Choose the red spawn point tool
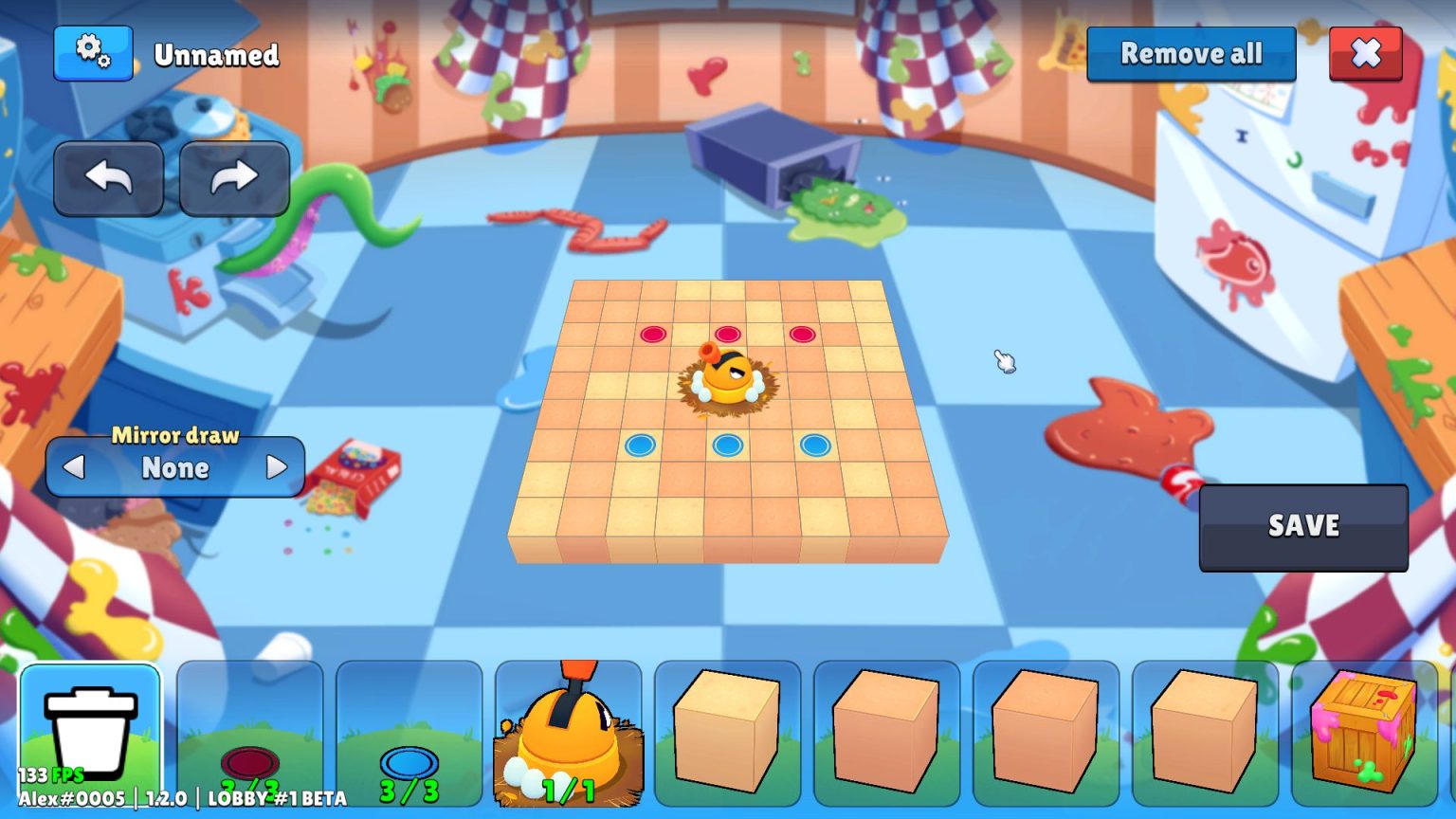Image resolution: width=1456 pixels, height=819 pixels. point(250,735)
